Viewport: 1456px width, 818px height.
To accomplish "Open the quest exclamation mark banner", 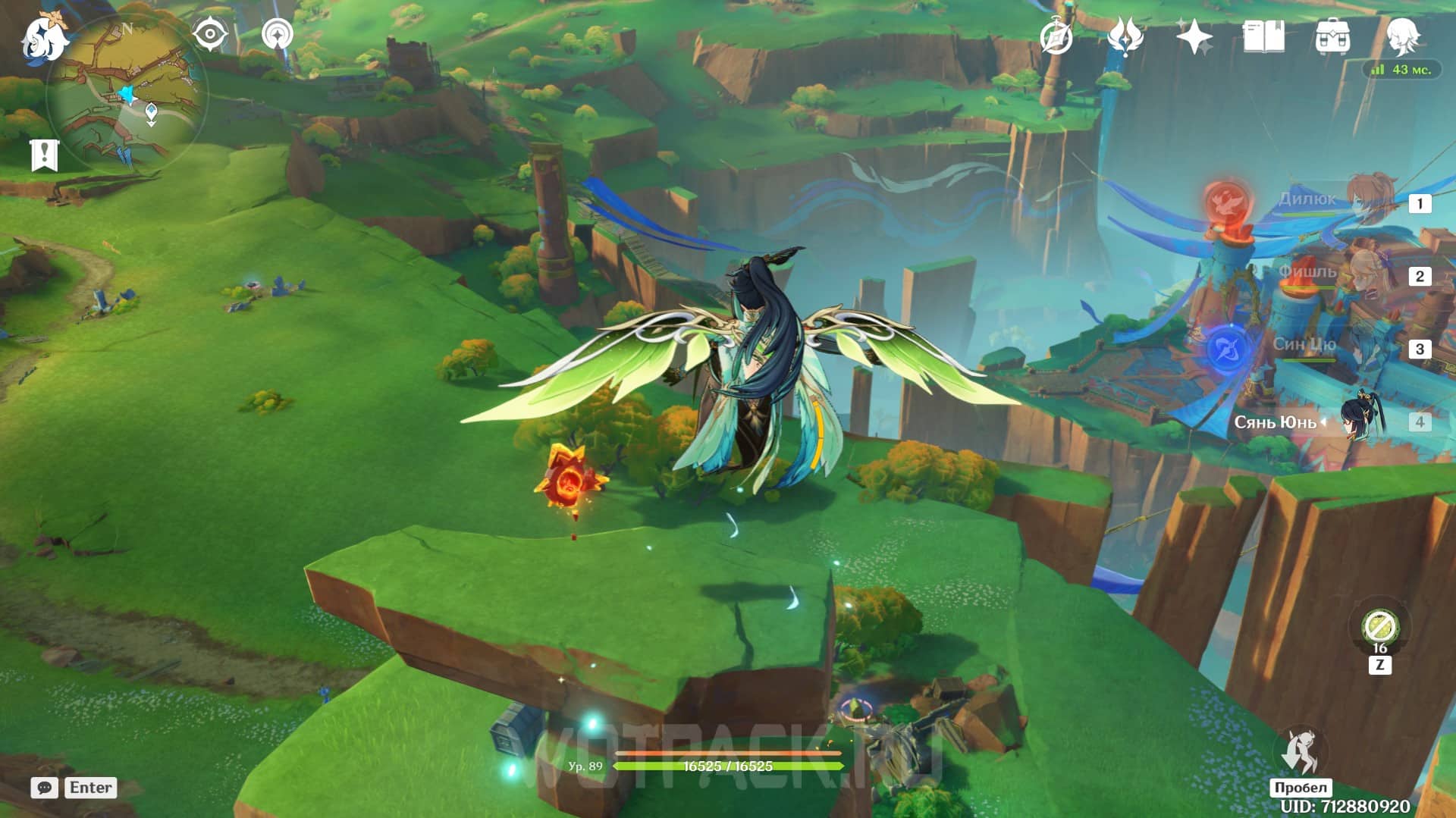I will (x=44, y=155).
